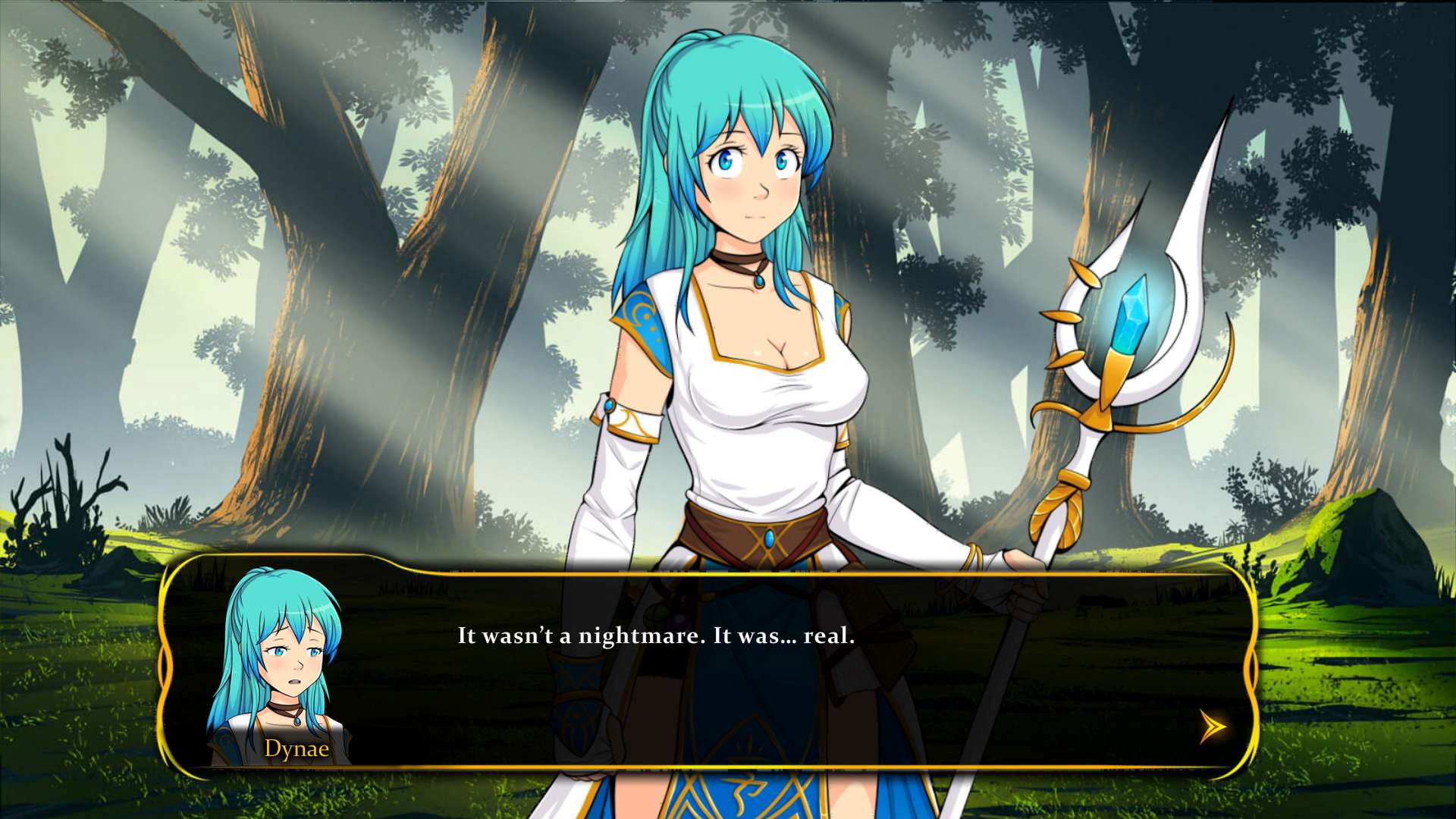The width and height of the screenshot is (1456, 819).
Task: Advance dialogue with the golden arrow
Action: [x=1212, y=727]
